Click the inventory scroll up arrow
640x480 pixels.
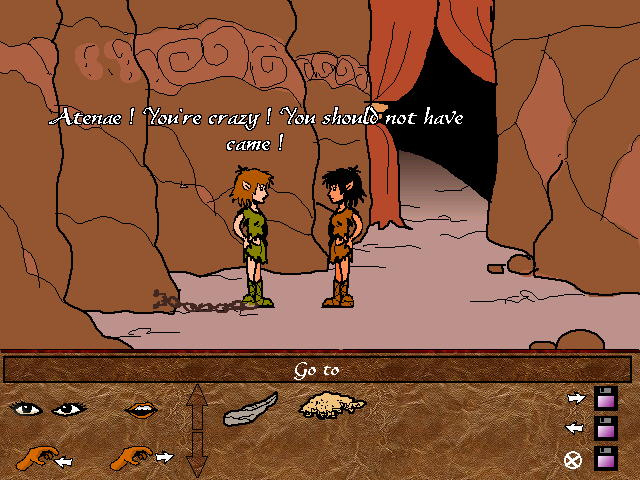pyautogui.click(x=197, y=400)
